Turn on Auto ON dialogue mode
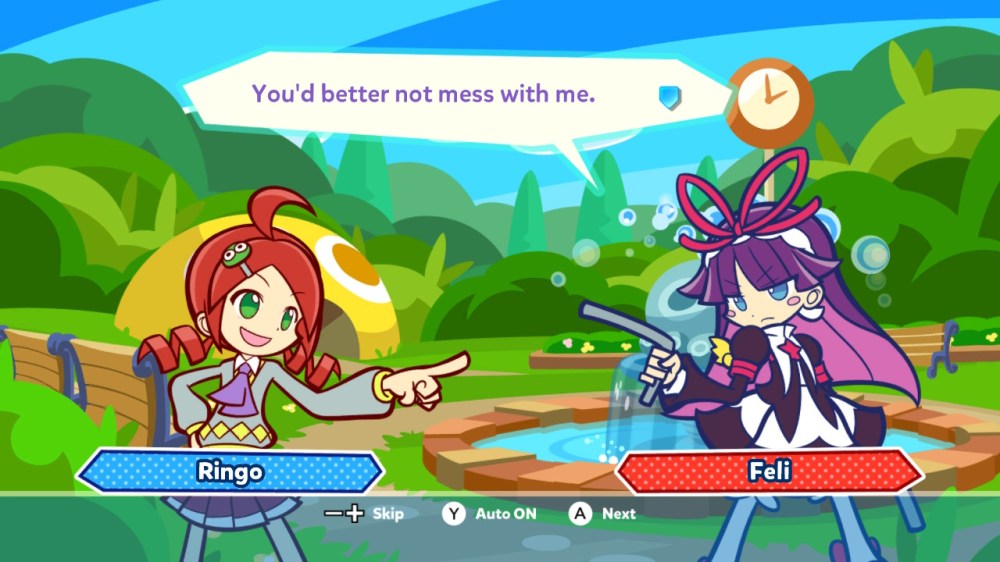Screen dimensions: 1000x562 (x=490, y=514)
